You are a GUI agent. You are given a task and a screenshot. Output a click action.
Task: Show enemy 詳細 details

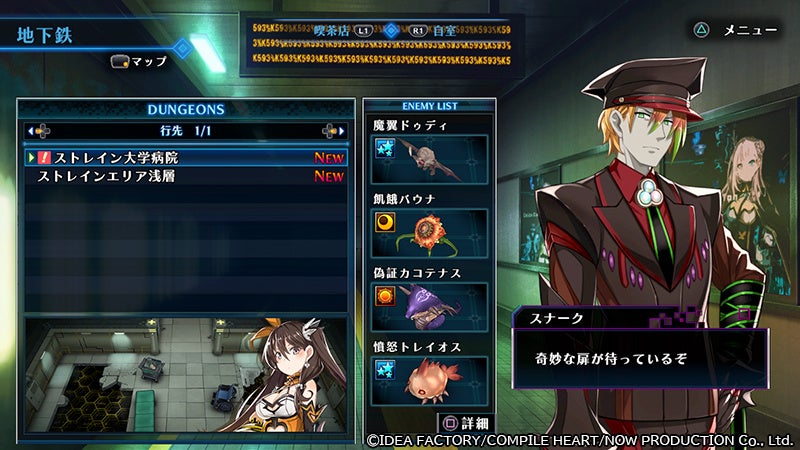click(x=466, y=424)
